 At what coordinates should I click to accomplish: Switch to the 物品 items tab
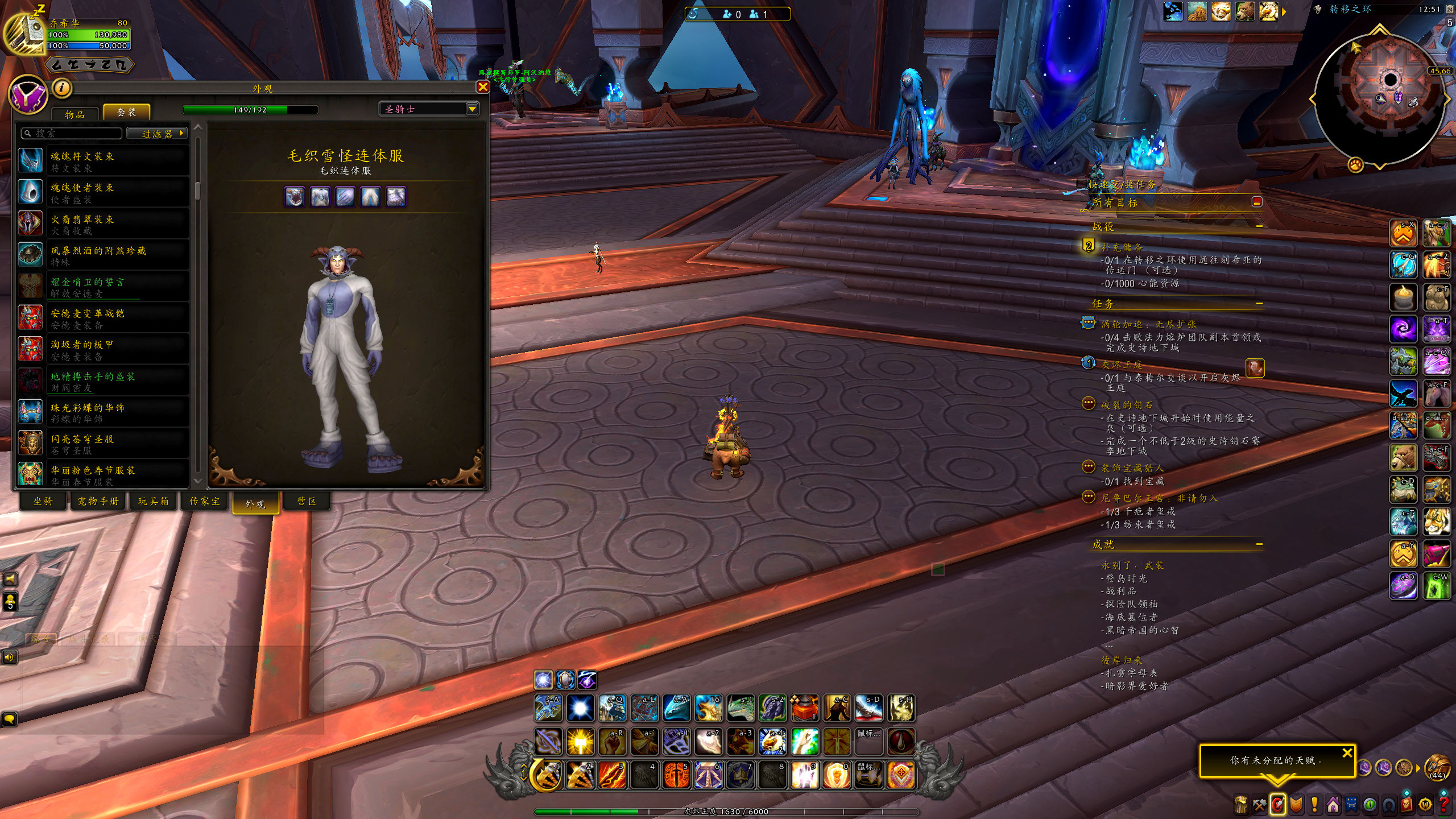(75, 114)
